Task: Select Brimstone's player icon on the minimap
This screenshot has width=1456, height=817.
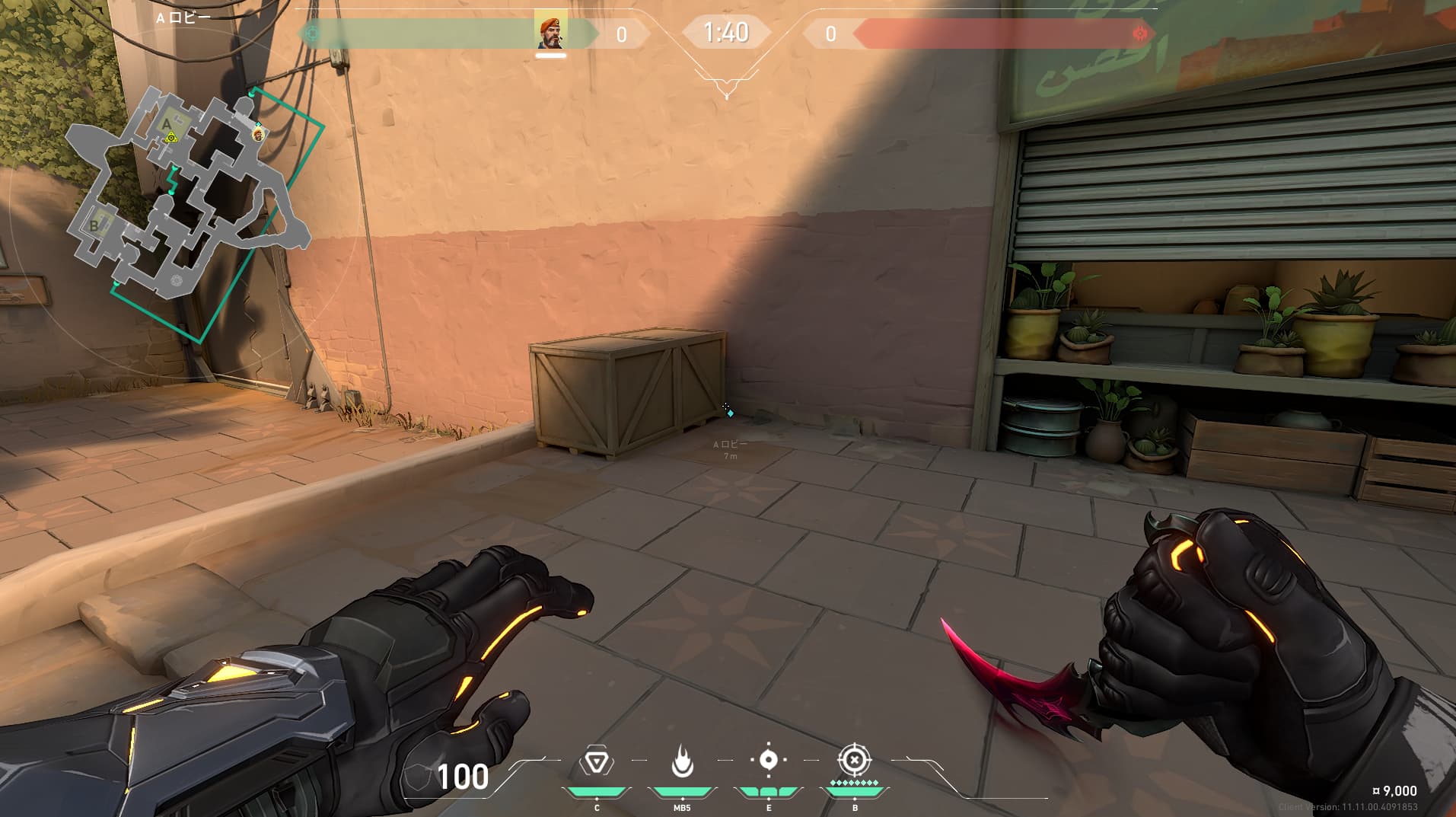Action: click(258, 134)
